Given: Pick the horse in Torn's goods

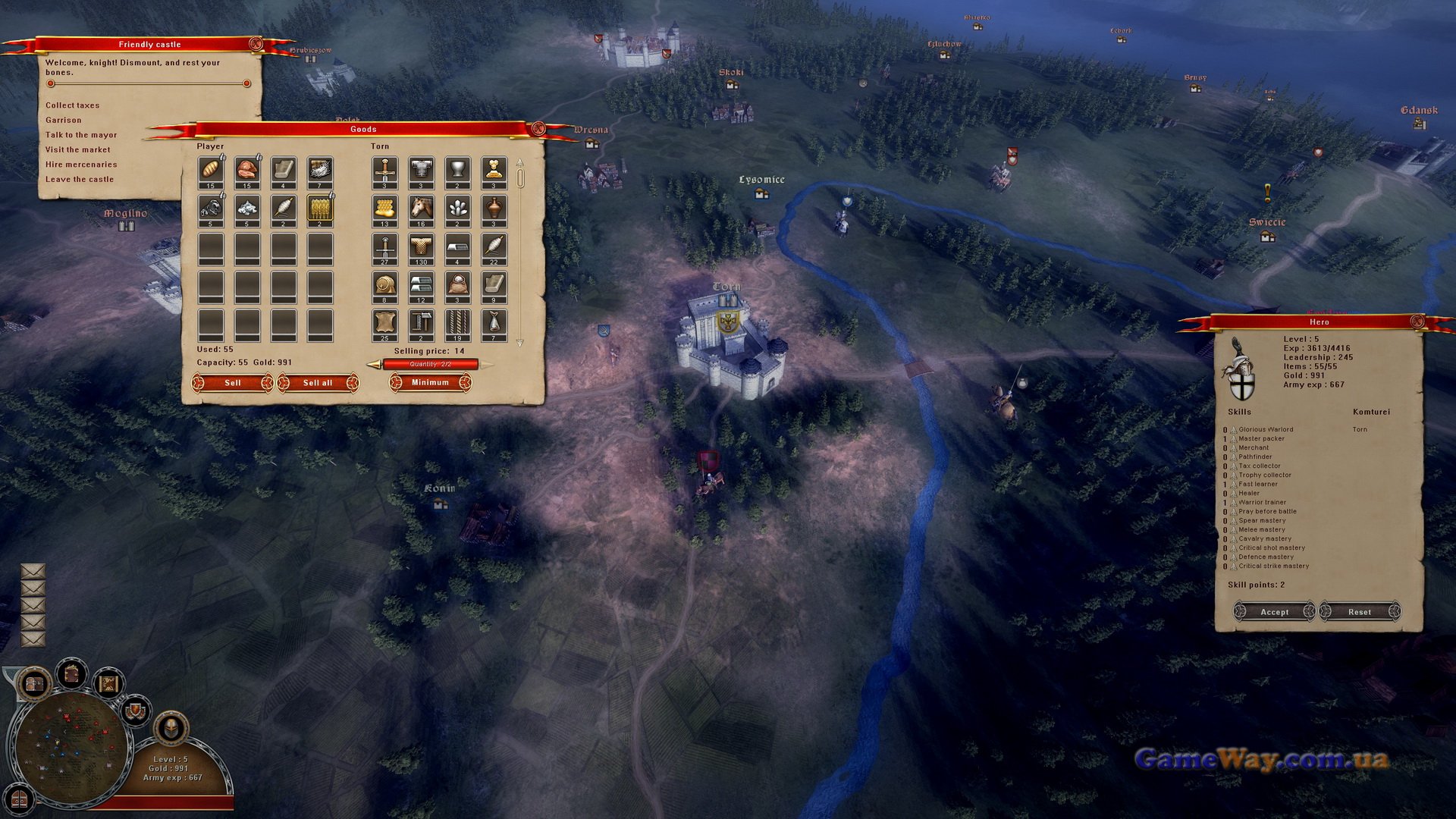Looking at the screenshot, I should (x=421, y=208).
